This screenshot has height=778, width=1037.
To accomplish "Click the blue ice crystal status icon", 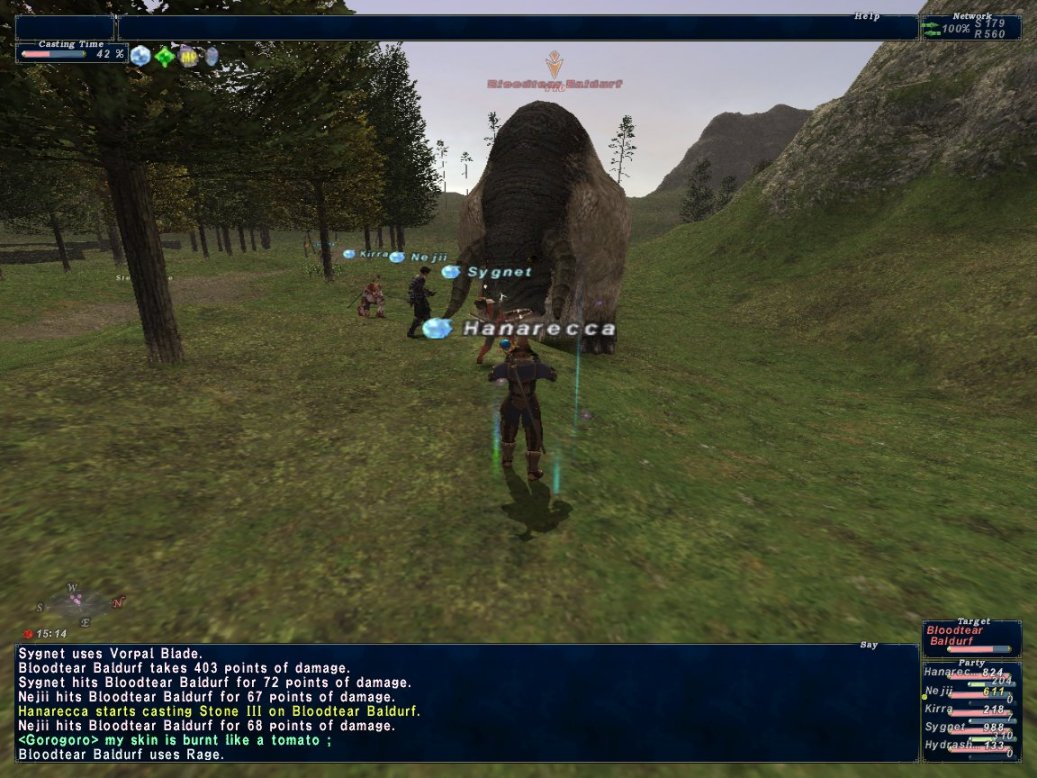I will pyautogui.click(x=140, y=56).
